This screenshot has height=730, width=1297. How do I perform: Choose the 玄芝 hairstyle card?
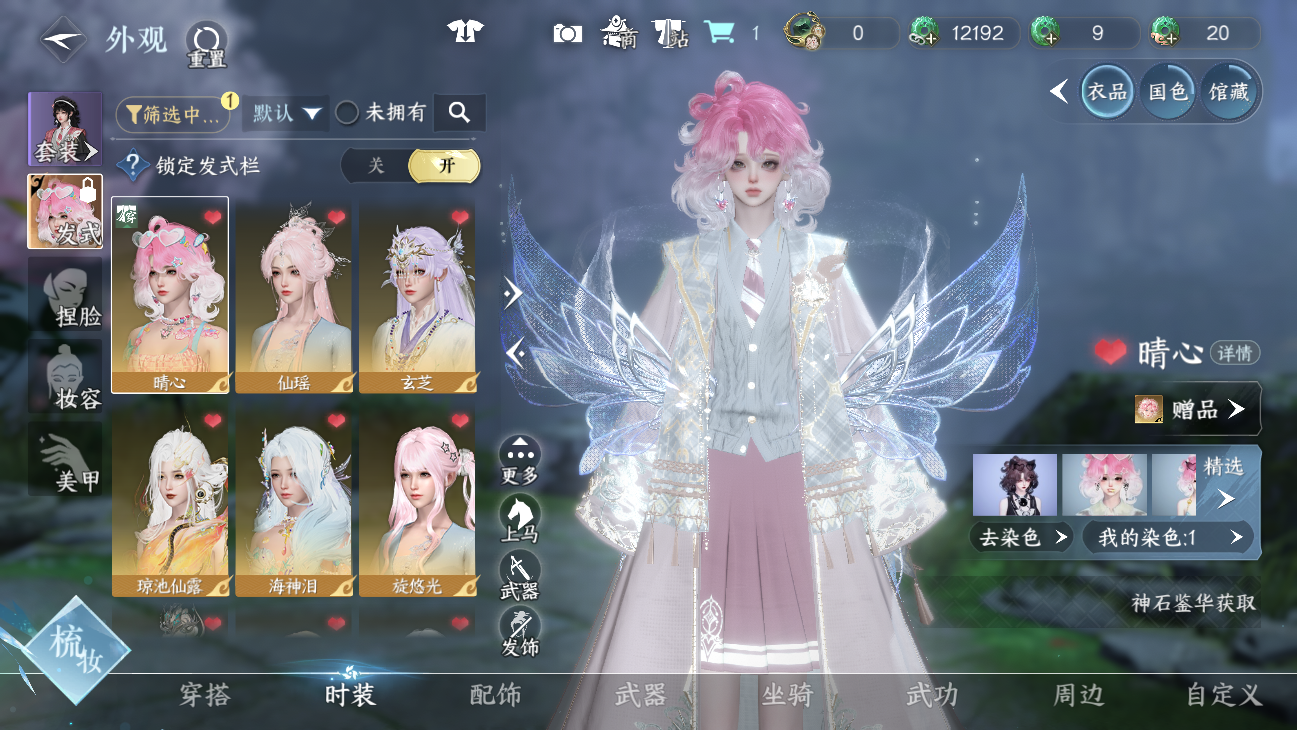coord(417,296)
